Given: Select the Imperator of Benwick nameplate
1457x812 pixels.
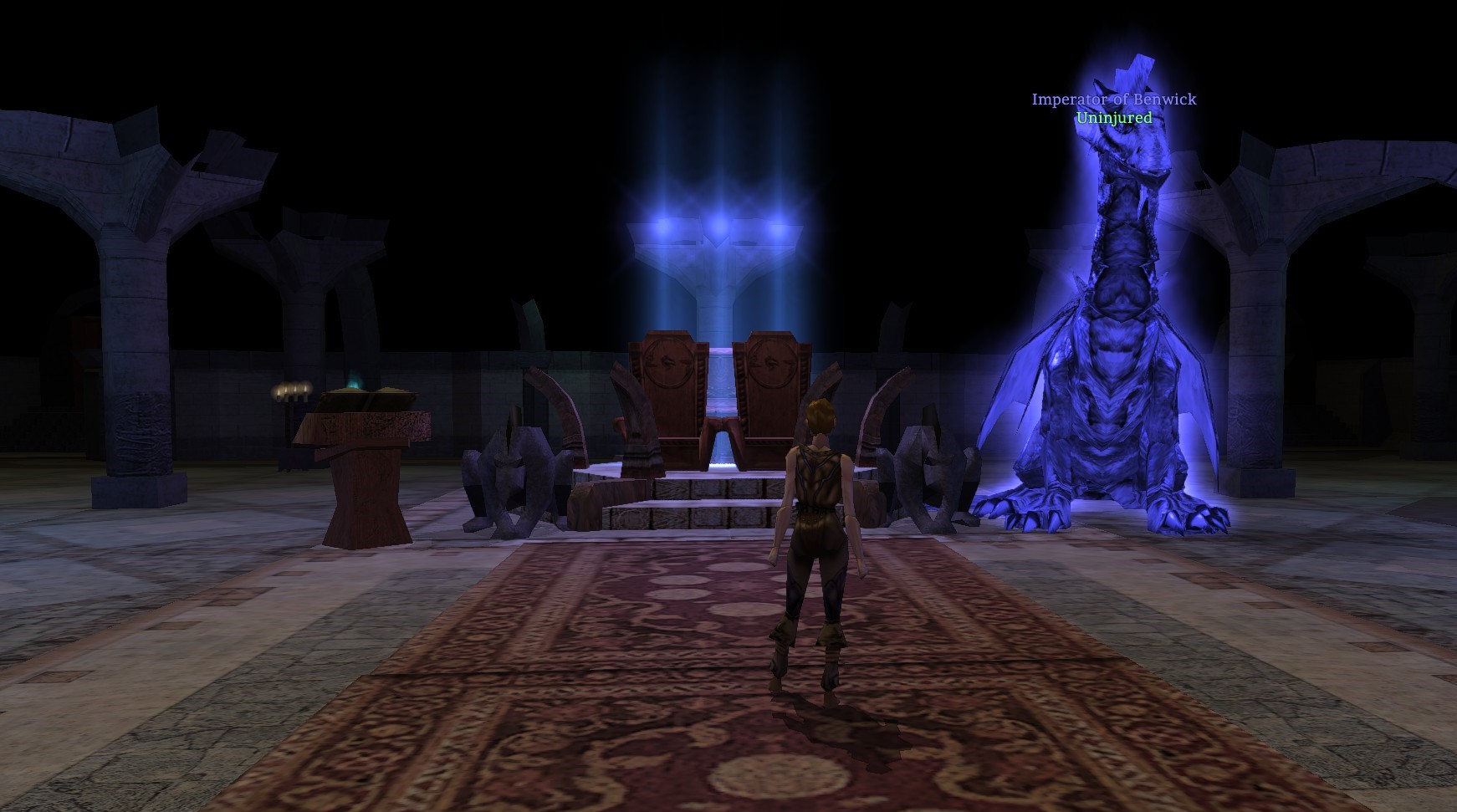Looking at the screenshot, I should (x=1113, y=100).
